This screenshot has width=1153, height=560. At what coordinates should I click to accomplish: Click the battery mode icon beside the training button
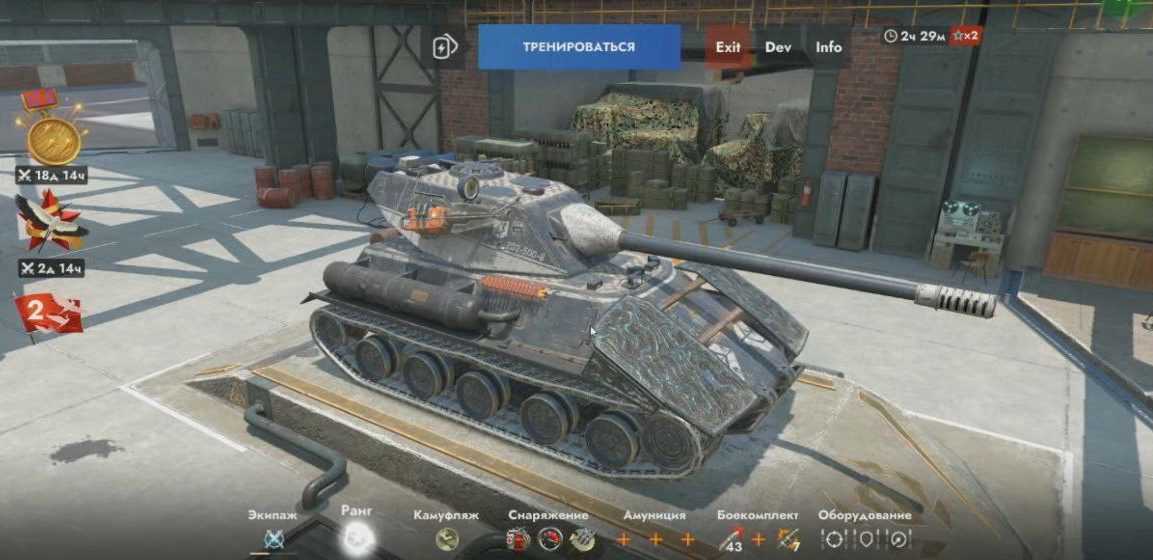pyautogui.click(x=444, y=47)
